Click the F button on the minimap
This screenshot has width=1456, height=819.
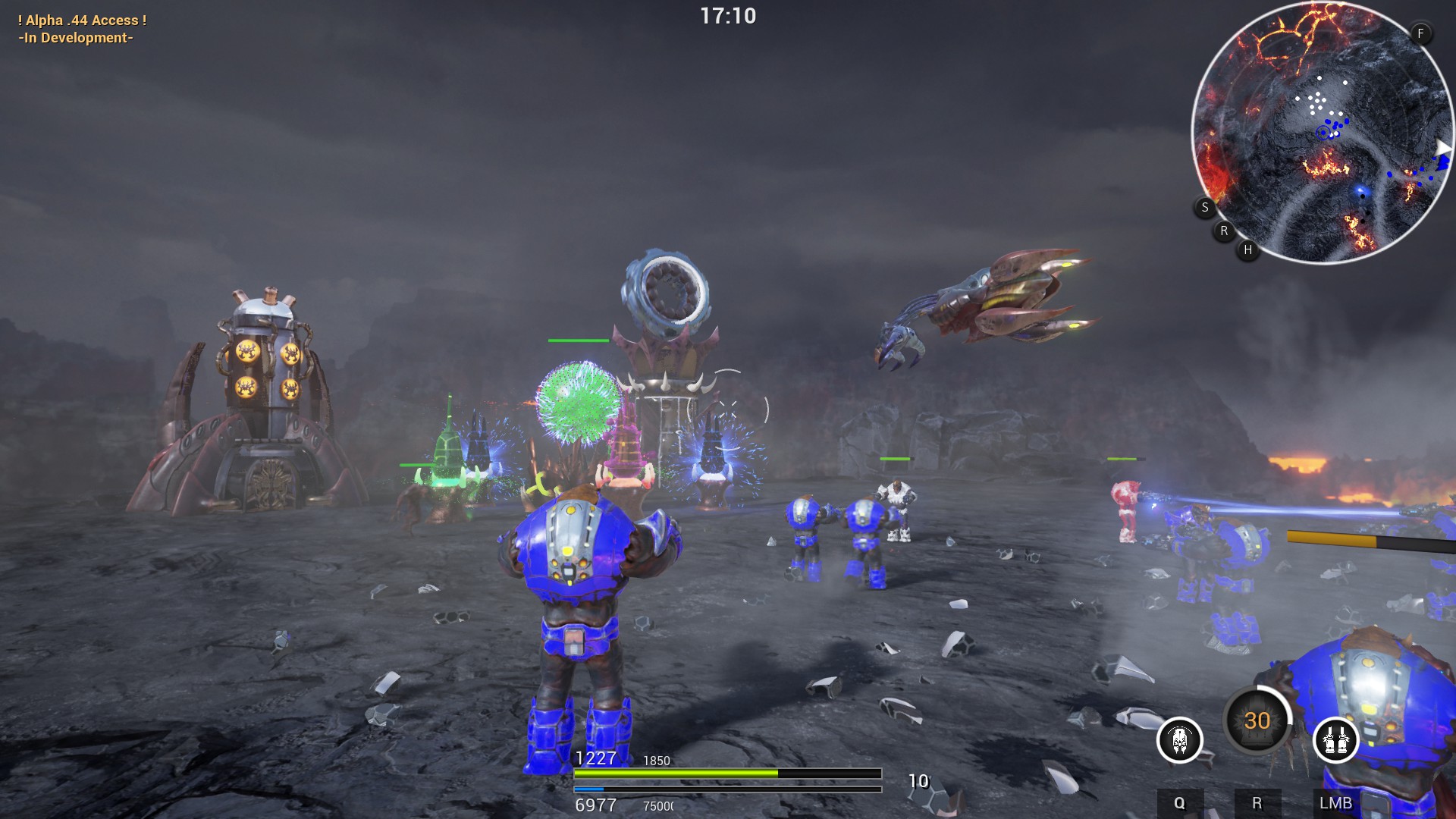coord(1420,33)
